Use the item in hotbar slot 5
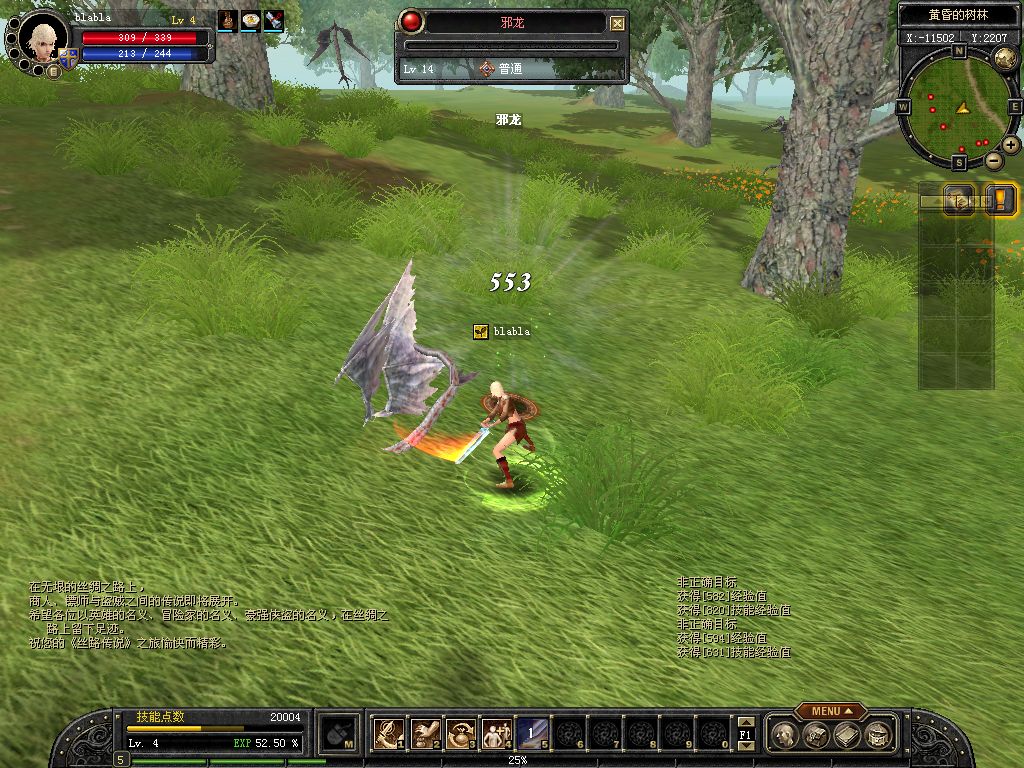The width and height of the screenshot is (1024, 768). (532, 734)
